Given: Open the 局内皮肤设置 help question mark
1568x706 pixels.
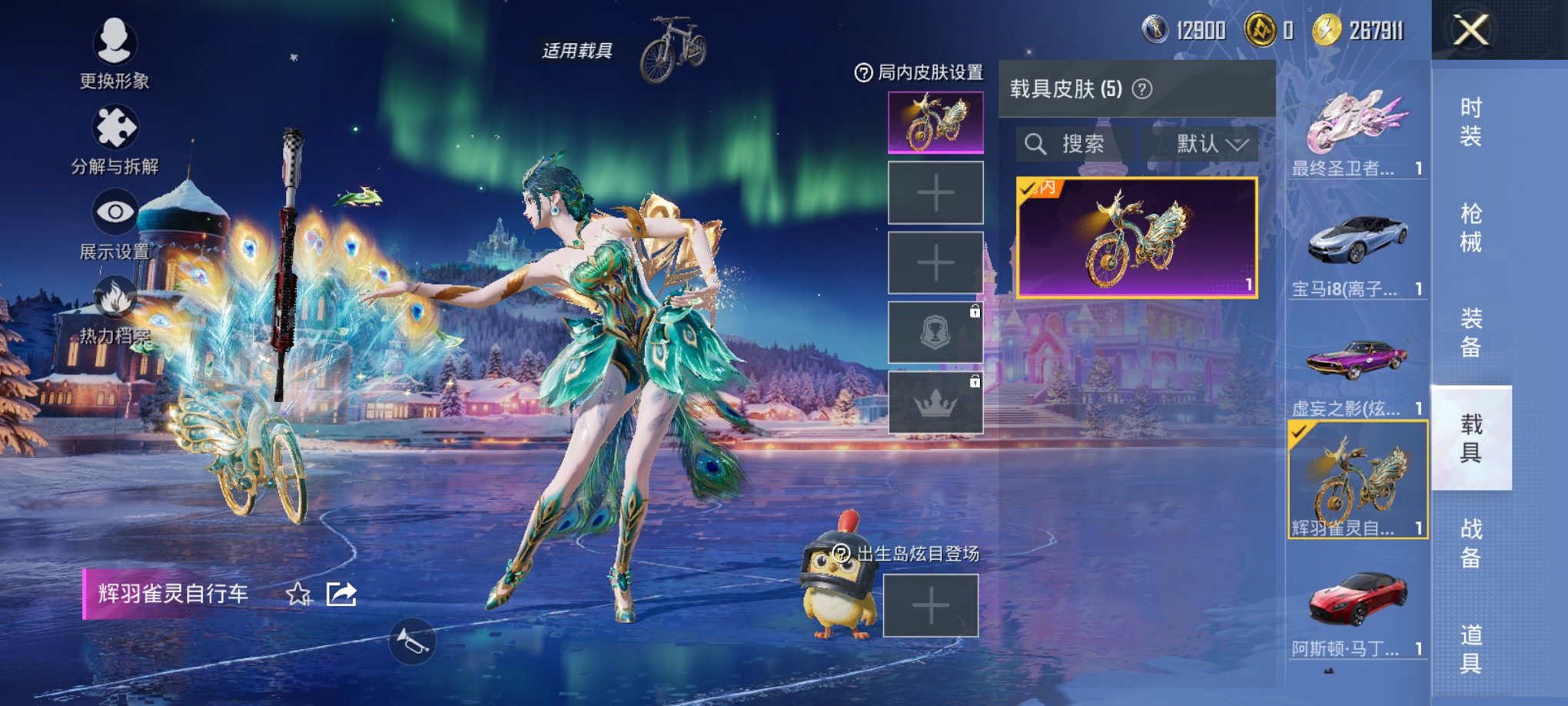Looking at the screenshot, I should tap(864, 73).
